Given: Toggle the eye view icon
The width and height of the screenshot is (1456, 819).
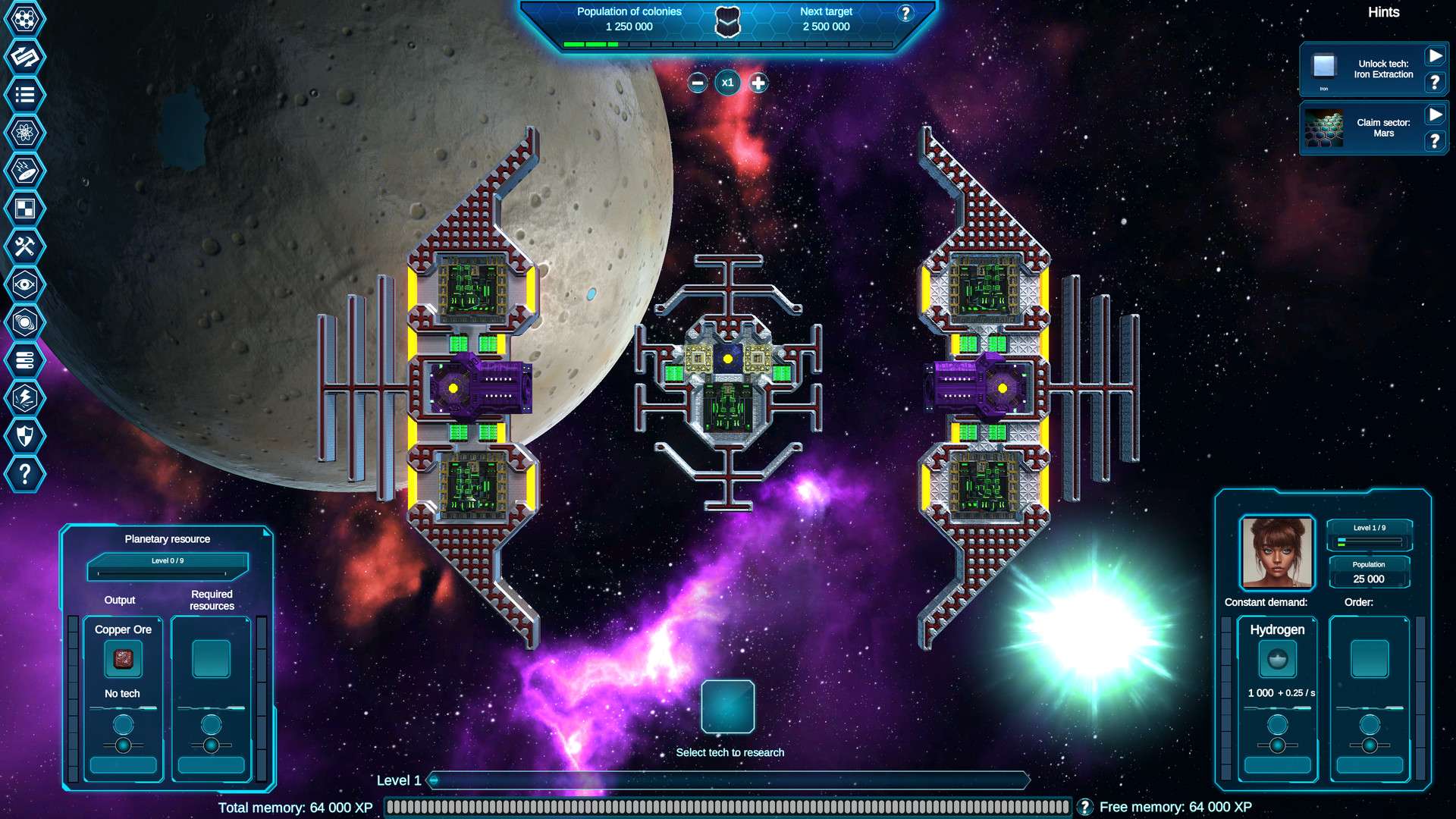Looking at the screenshot, I should click(x=24, y=284).
